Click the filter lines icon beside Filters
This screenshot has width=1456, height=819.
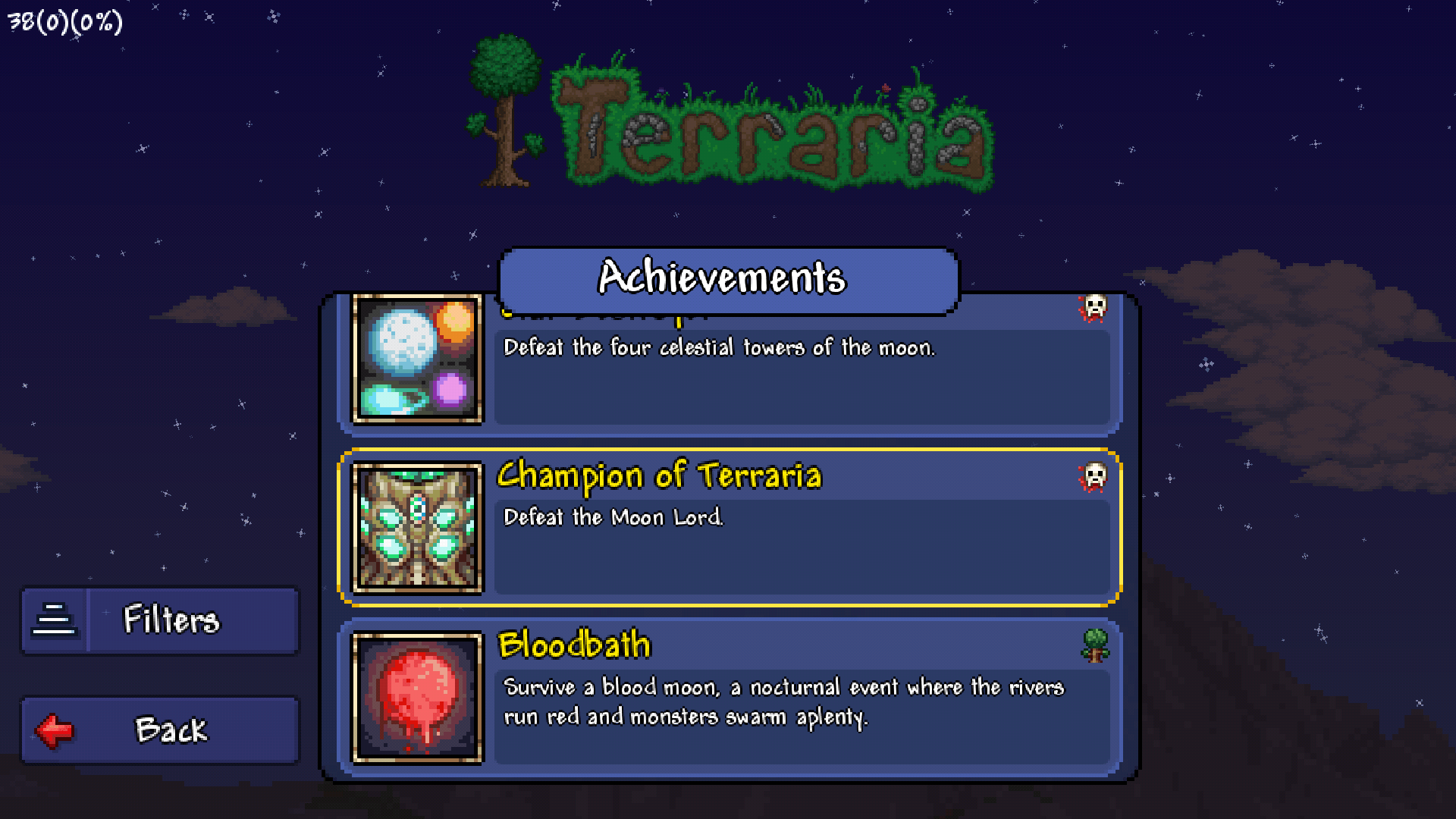click(x=55, y=620)
